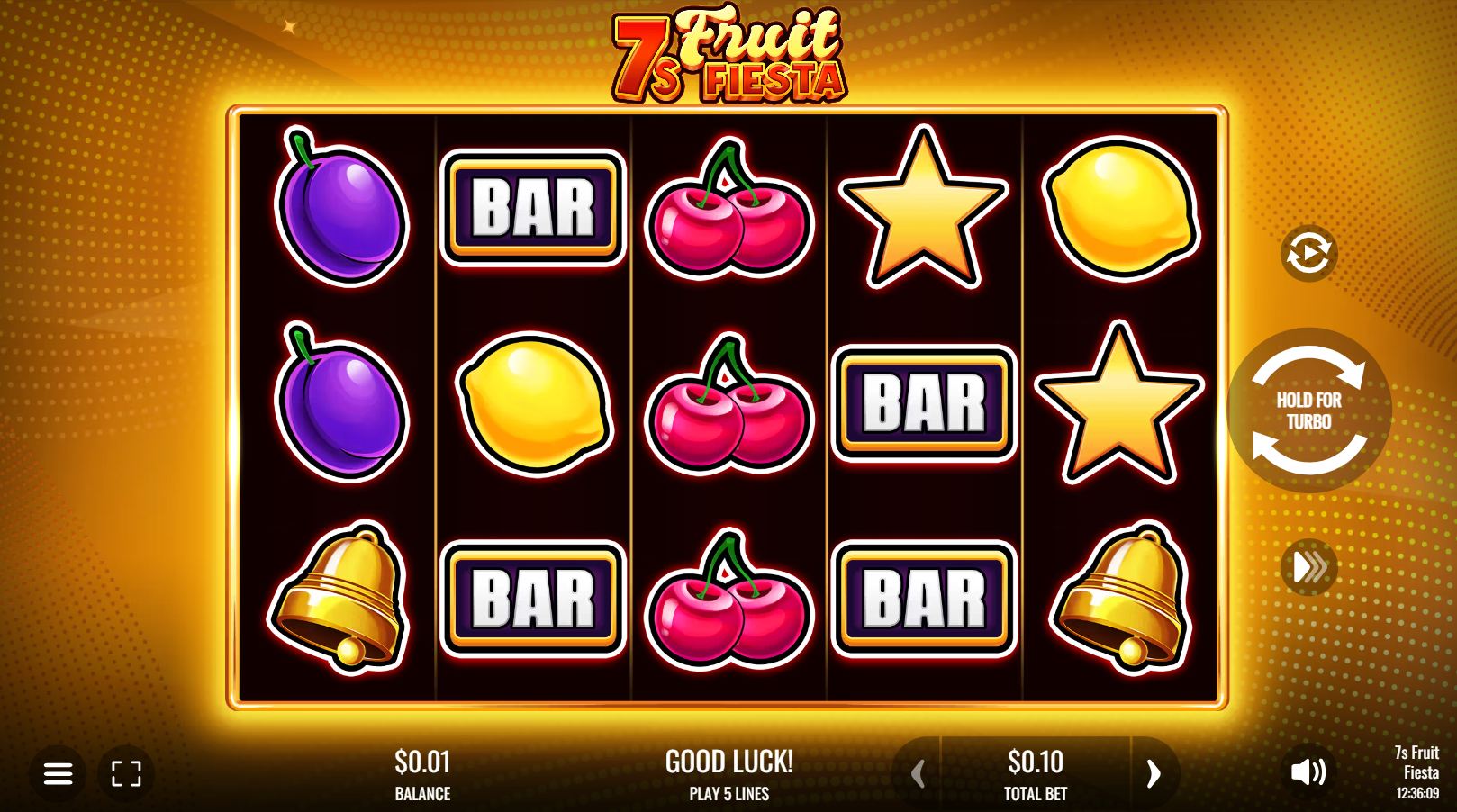Increase the total bet with right chevron
1457x812 pixels.
[1154, 772]
